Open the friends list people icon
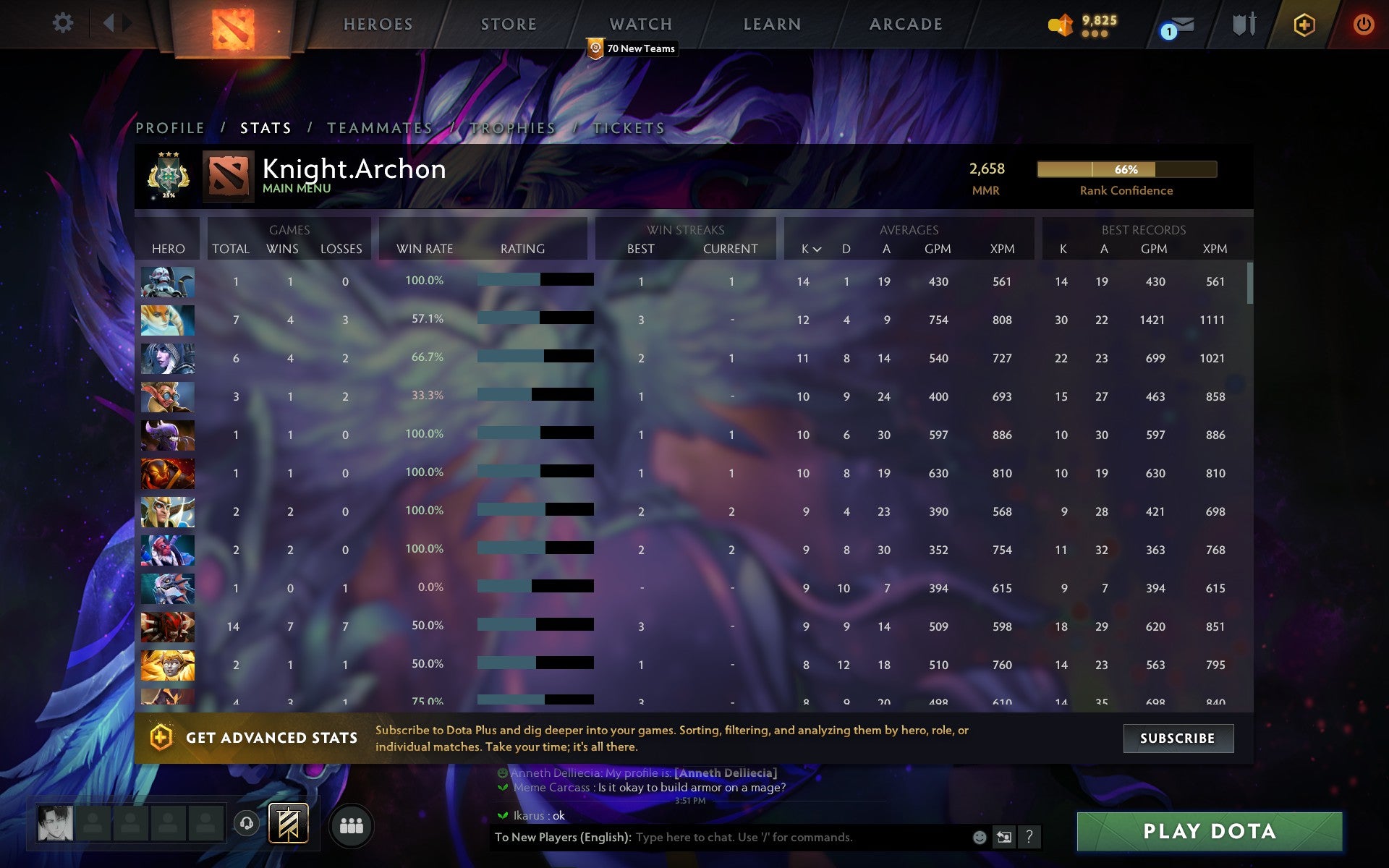Image resolution: width=1389 pixels, height=868 pixels. click(352, 824)
